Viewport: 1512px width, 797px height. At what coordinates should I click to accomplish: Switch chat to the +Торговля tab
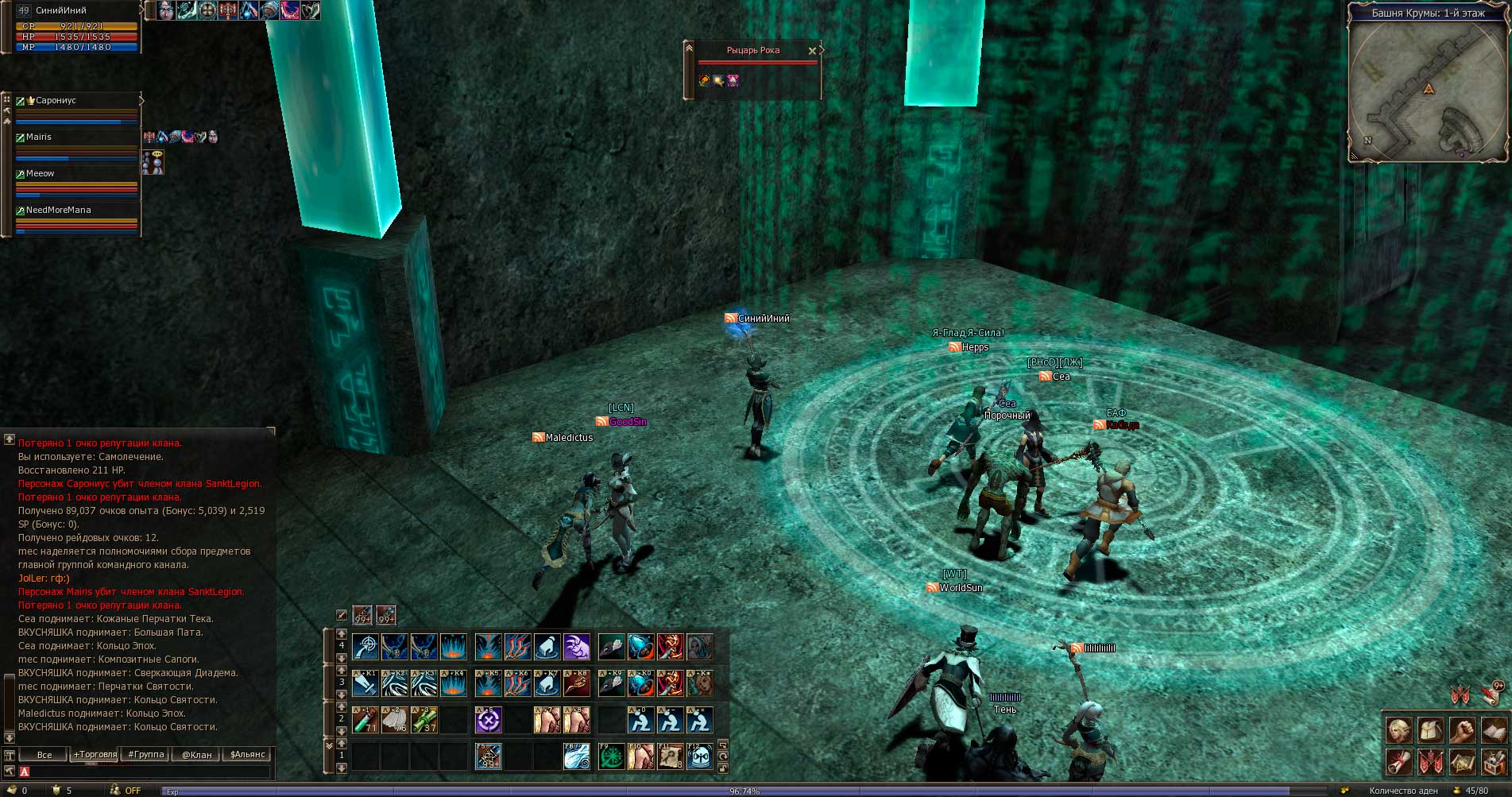coord(95,754)
